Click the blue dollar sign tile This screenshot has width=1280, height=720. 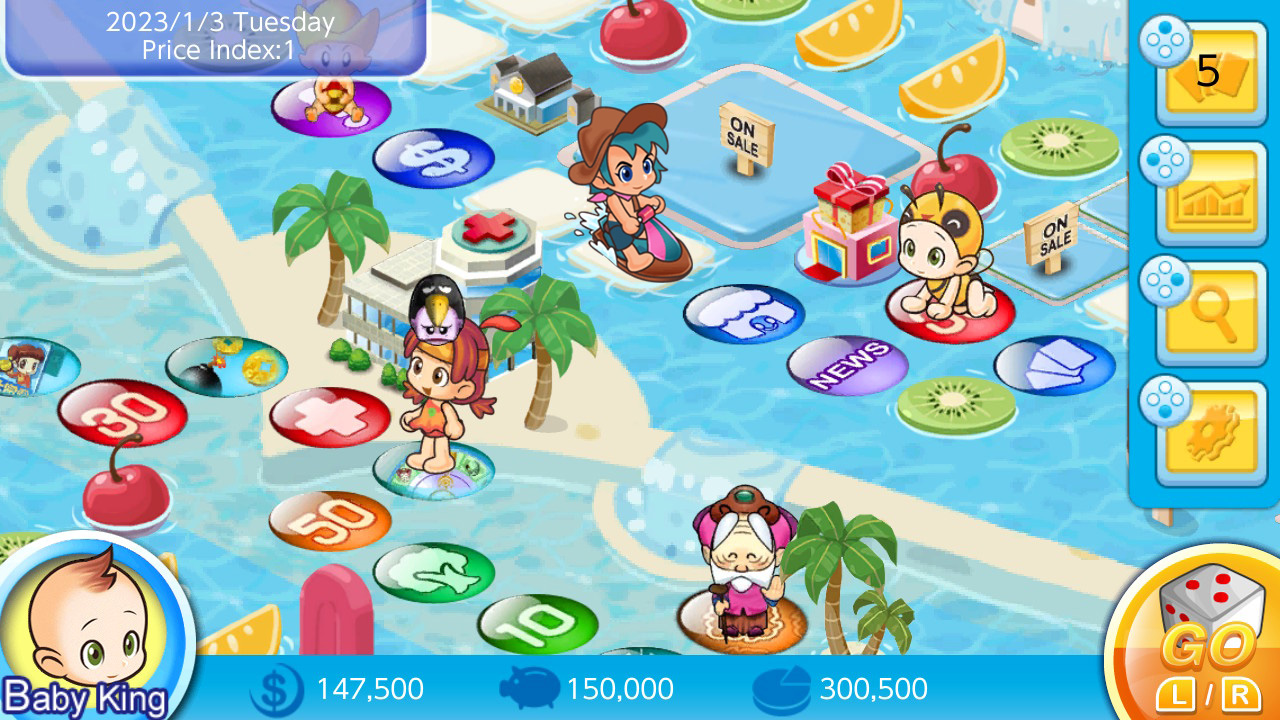[x=432, y=157]
